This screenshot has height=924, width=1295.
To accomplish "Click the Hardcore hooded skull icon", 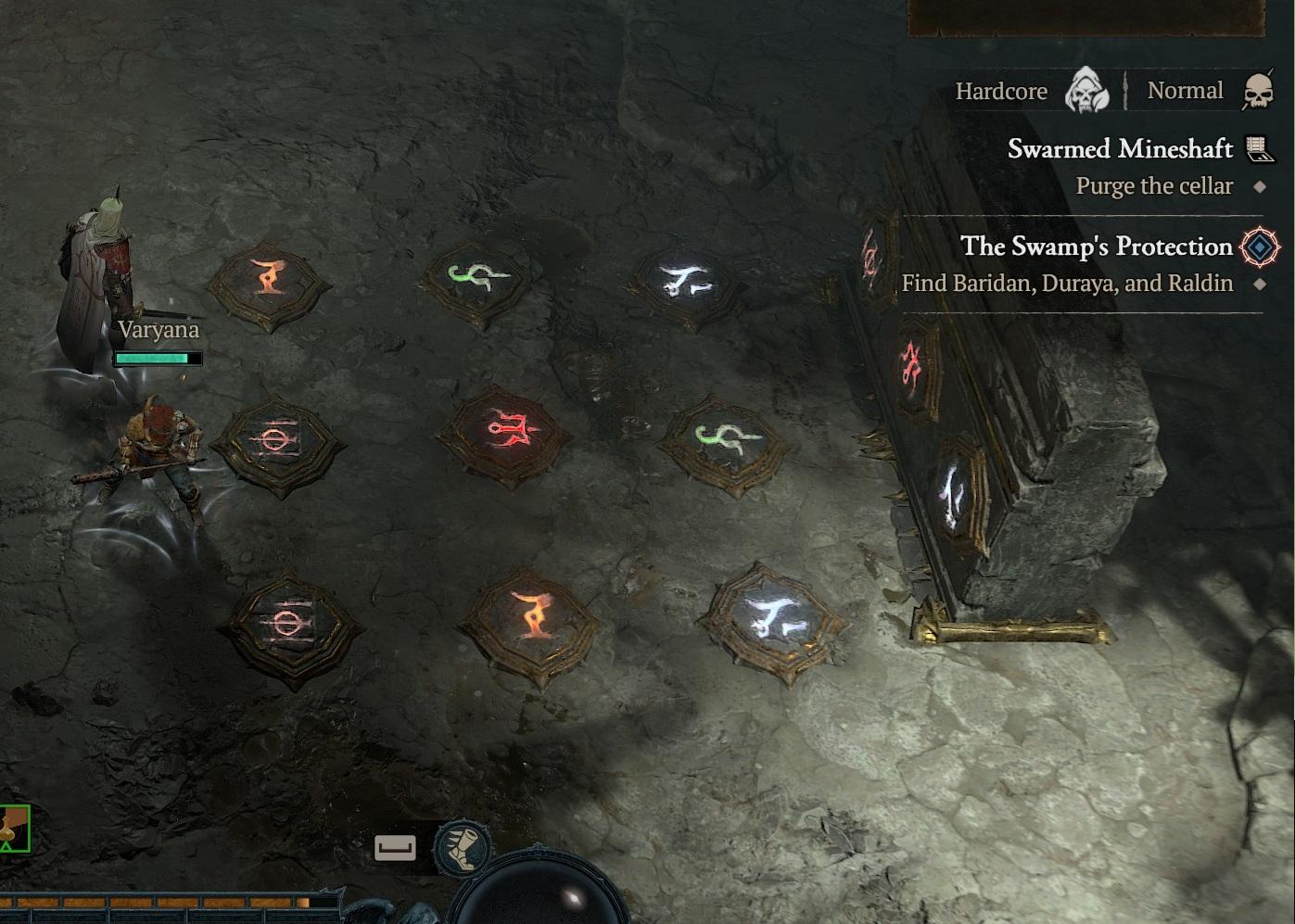I will pos(1086,90).
